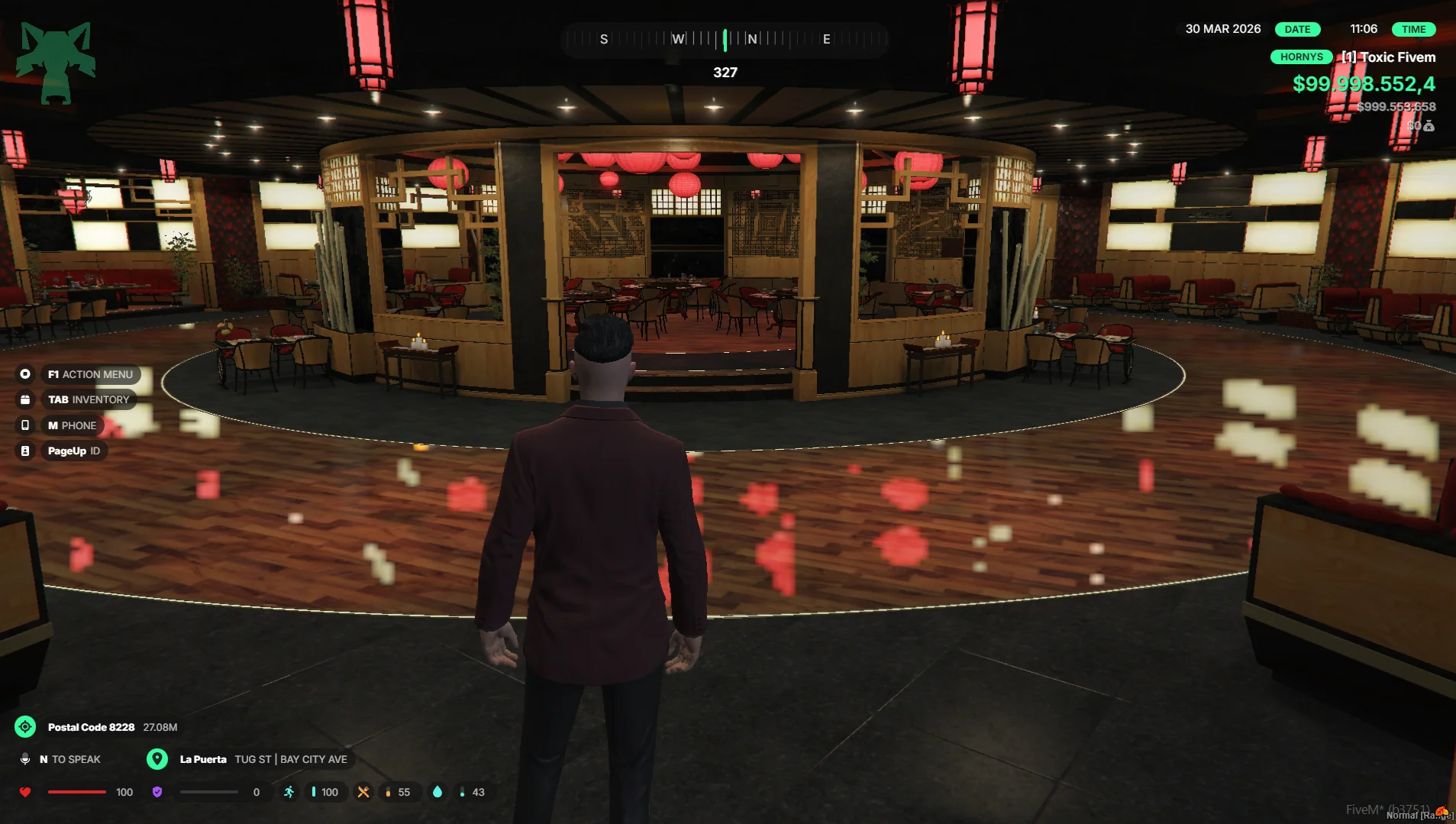1456x824 pixels.
Task: Click the compass heading bar
Action: pyautogui.click(x=725, y=39)
